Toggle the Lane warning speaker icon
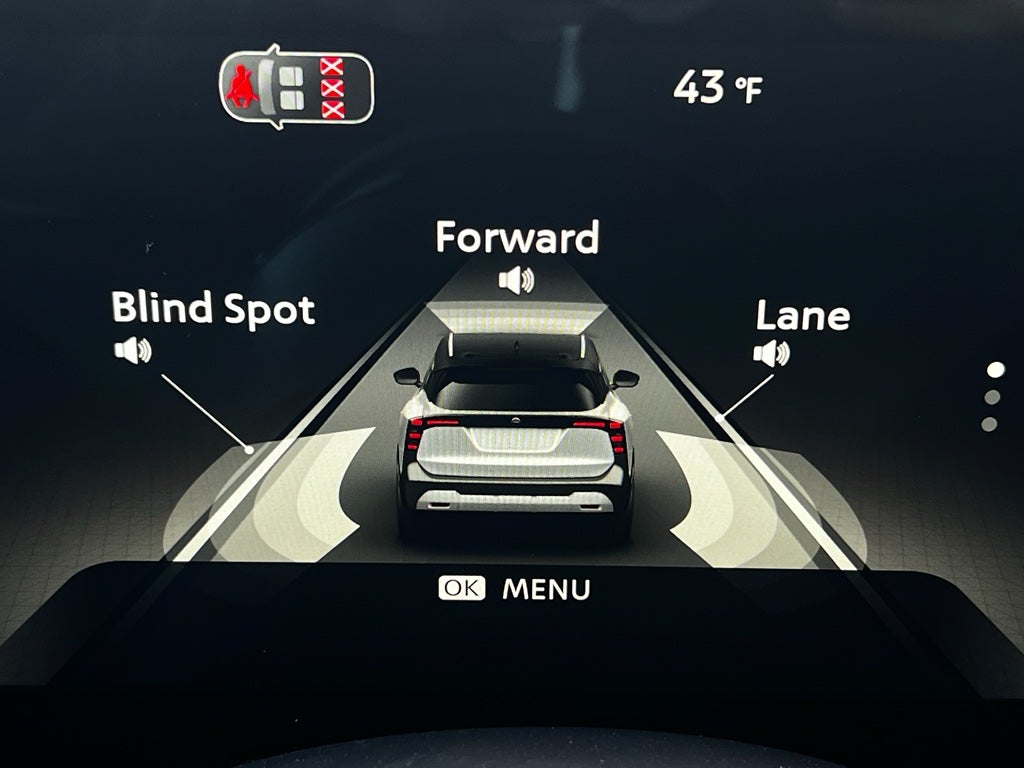Viewport: 1024px width, 768px height. [771, 353]
